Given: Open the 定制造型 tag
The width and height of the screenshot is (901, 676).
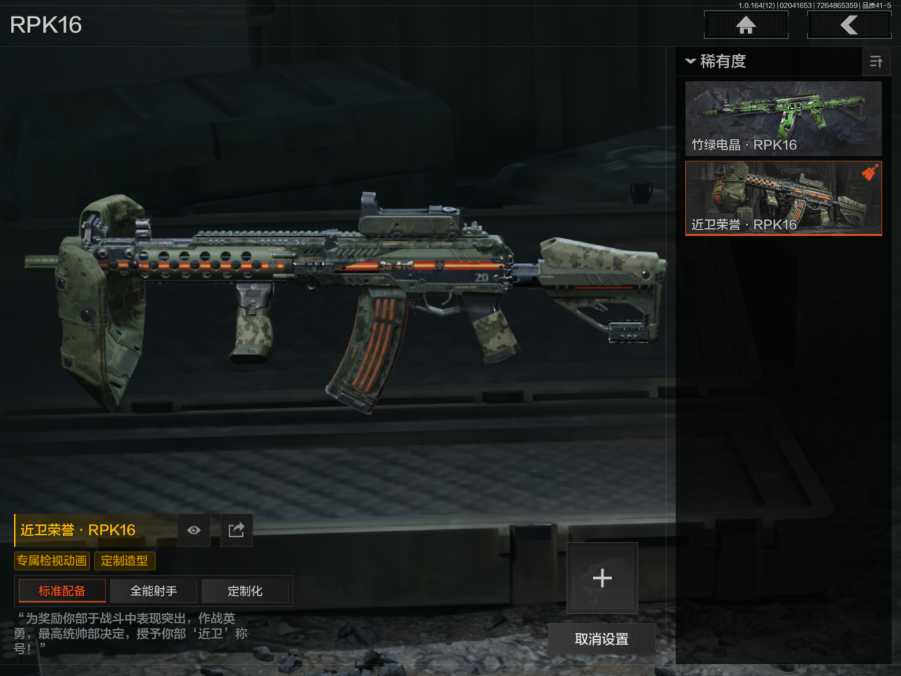Looking at the screenshot, I should click(125, 561).
